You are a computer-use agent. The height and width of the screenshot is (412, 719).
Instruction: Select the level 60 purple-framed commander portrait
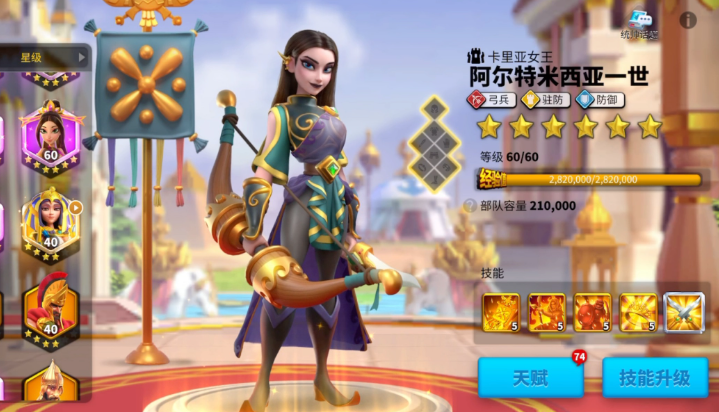click(50, 135)
